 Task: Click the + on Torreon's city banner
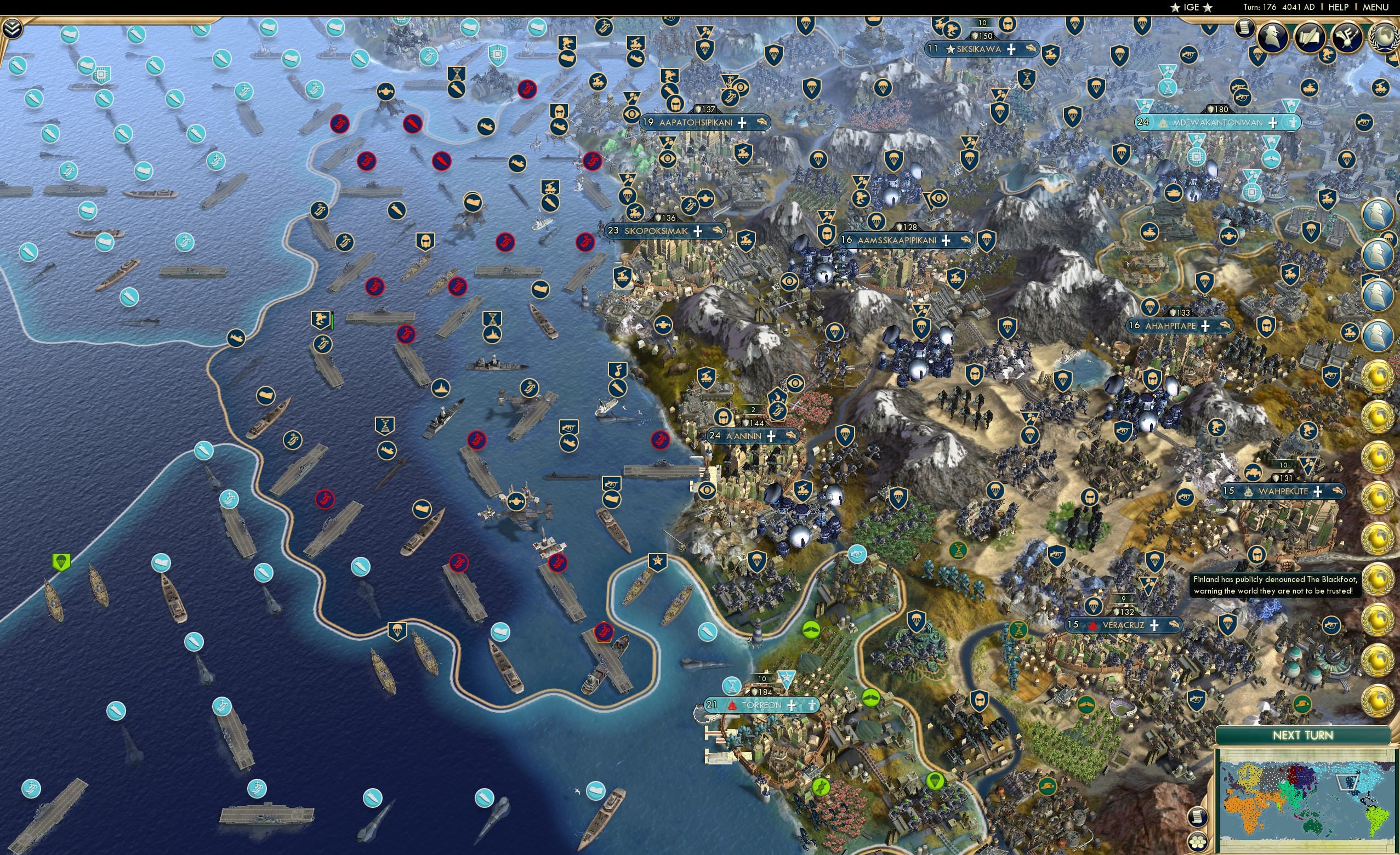(x=792, y=706)
